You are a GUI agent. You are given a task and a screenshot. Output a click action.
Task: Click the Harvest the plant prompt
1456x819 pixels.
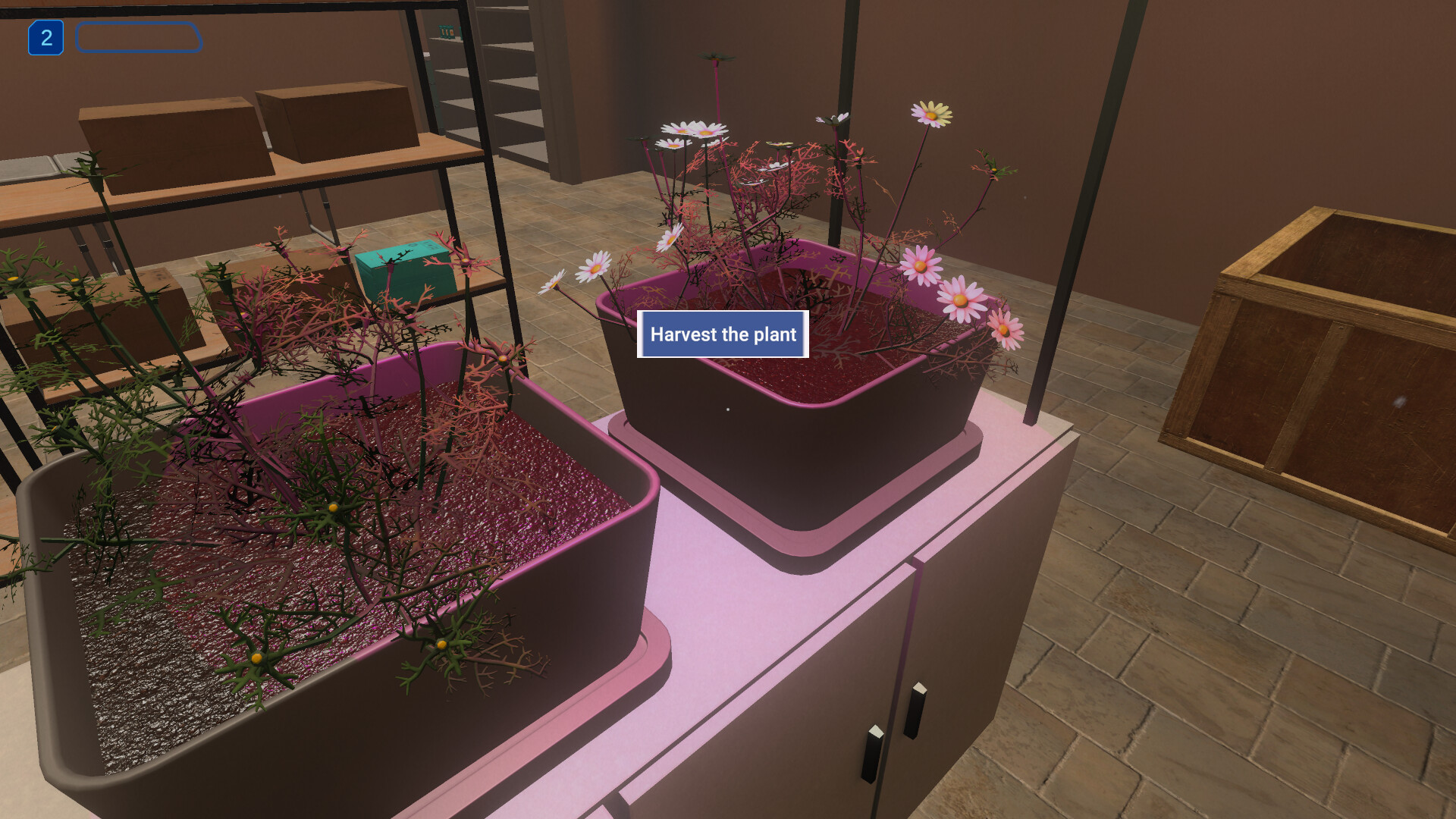coord(722,334)
